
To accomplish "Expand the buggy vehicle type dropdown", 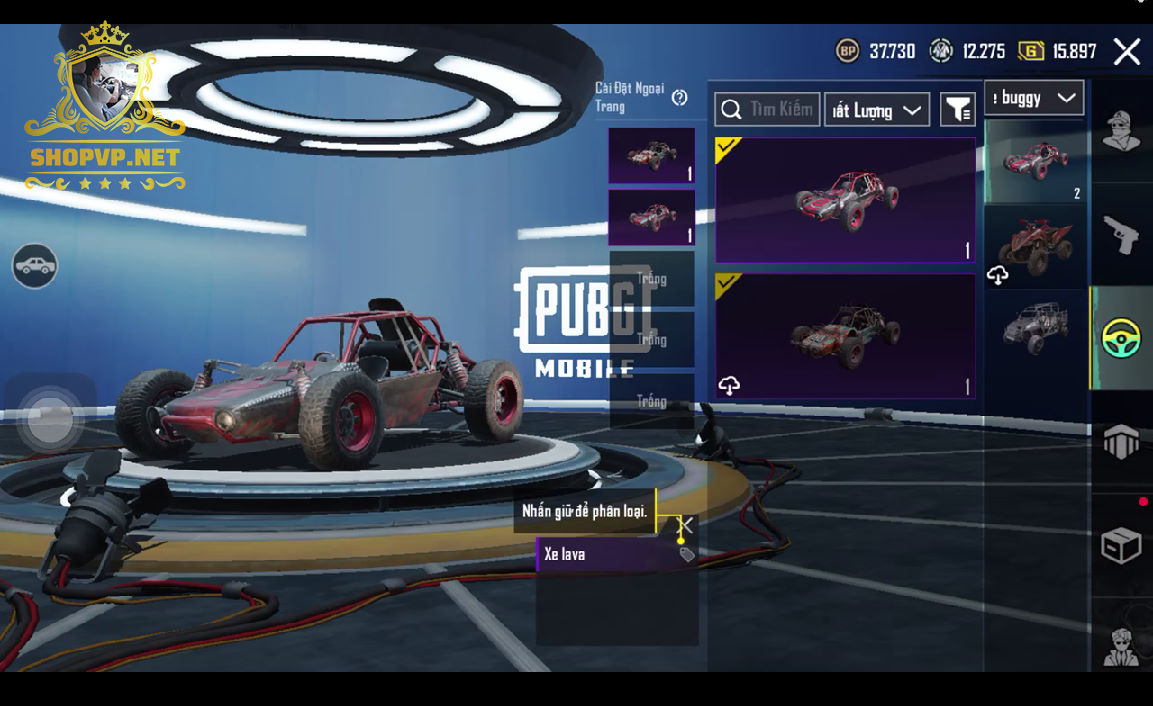I will point(1034,98).
